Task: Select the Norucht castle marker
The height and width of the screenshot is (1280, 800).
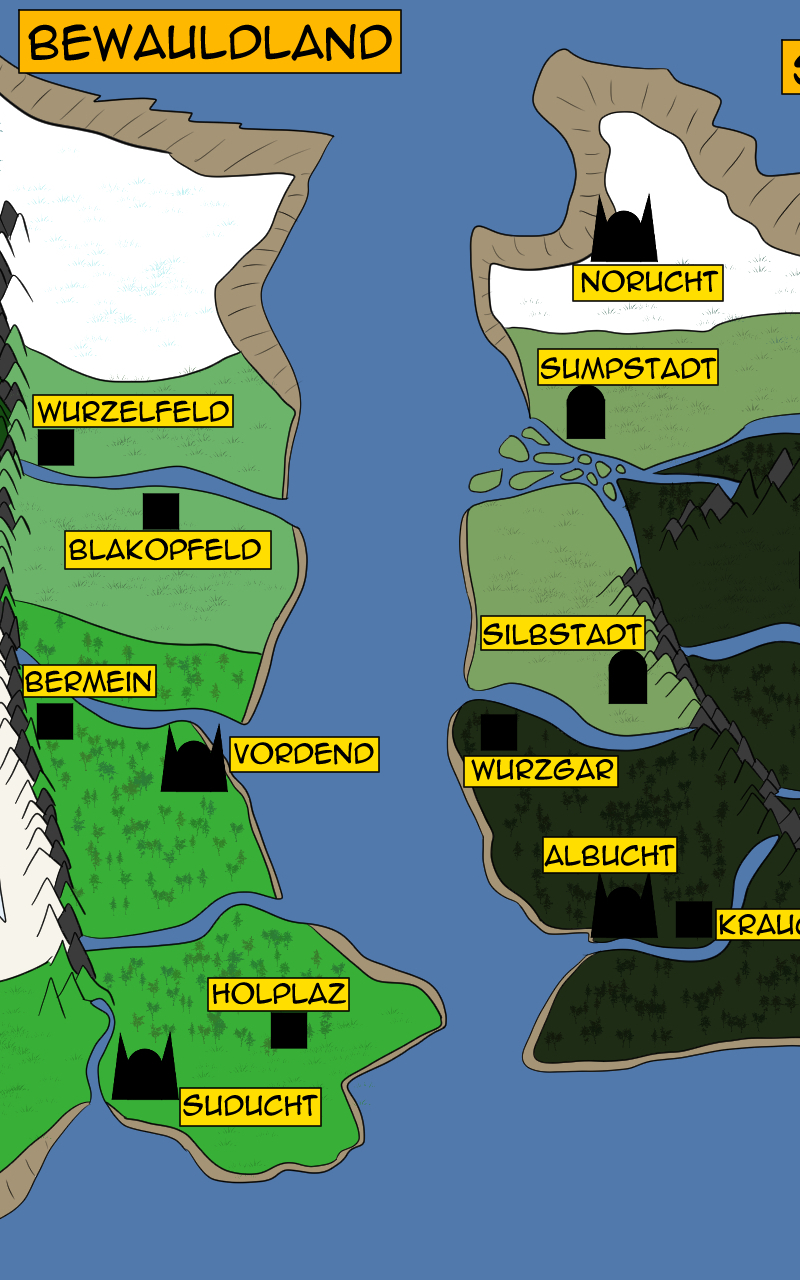Action: pos(624,233)
